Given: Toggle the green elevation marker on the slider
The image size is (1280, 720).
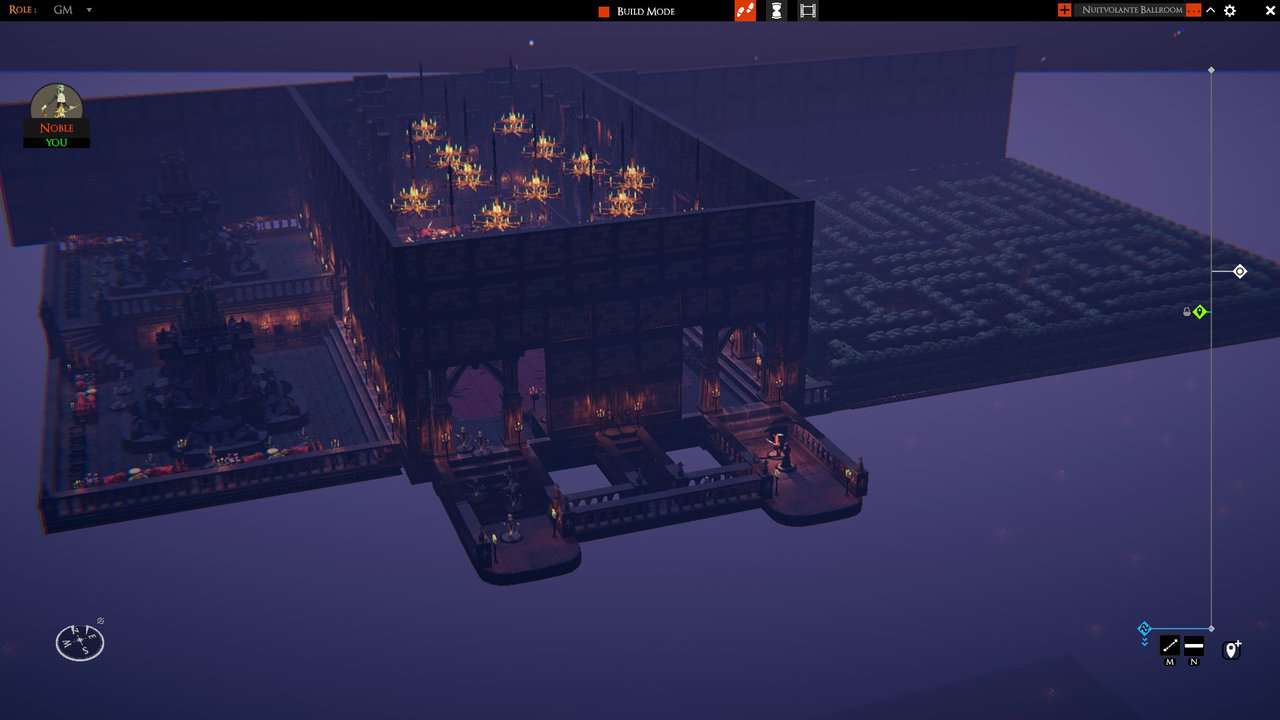Looking at the screenshot, I should tap(1200, 311).
